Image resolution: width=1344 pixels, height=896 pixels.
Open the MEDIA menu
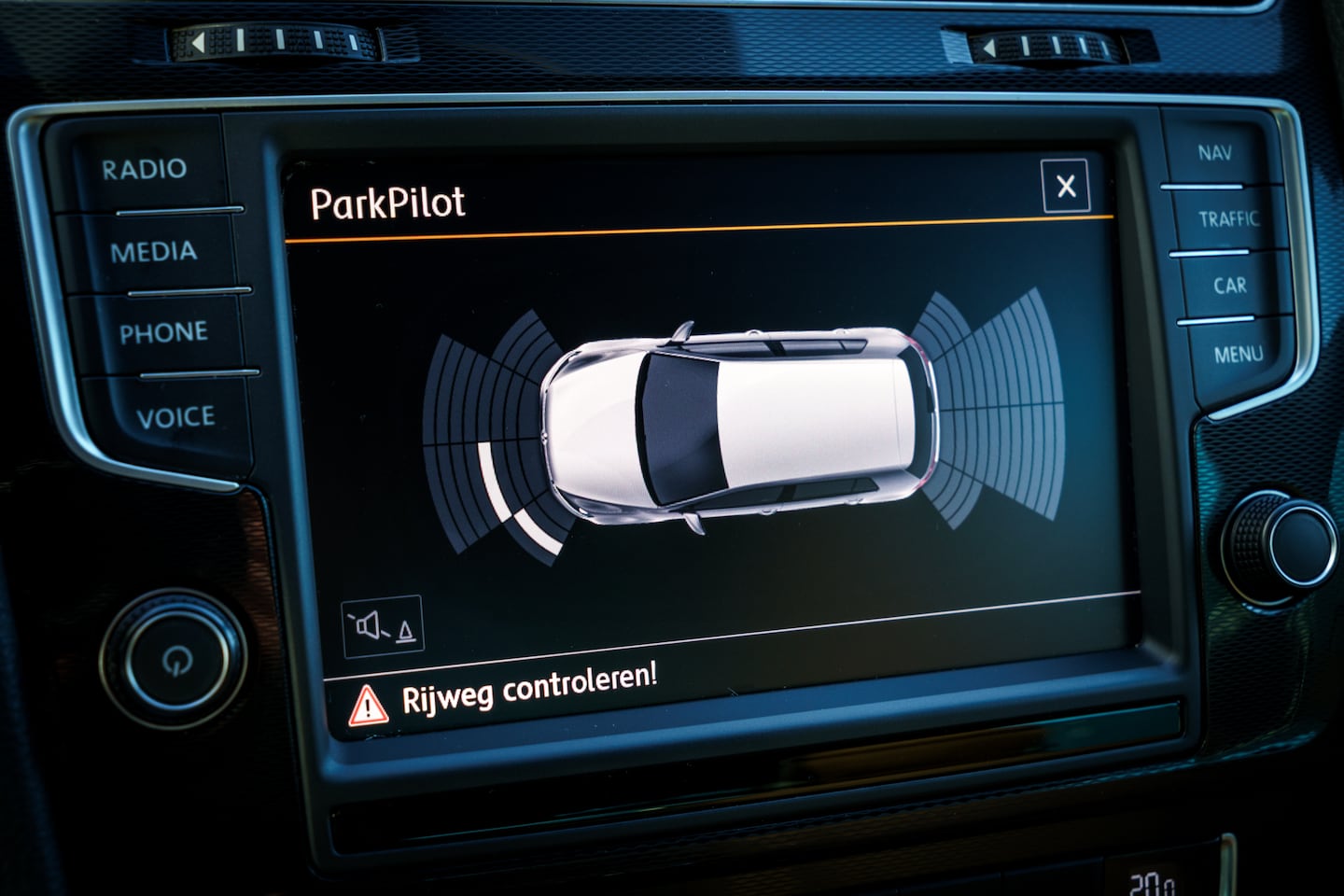tap(154, 251)
